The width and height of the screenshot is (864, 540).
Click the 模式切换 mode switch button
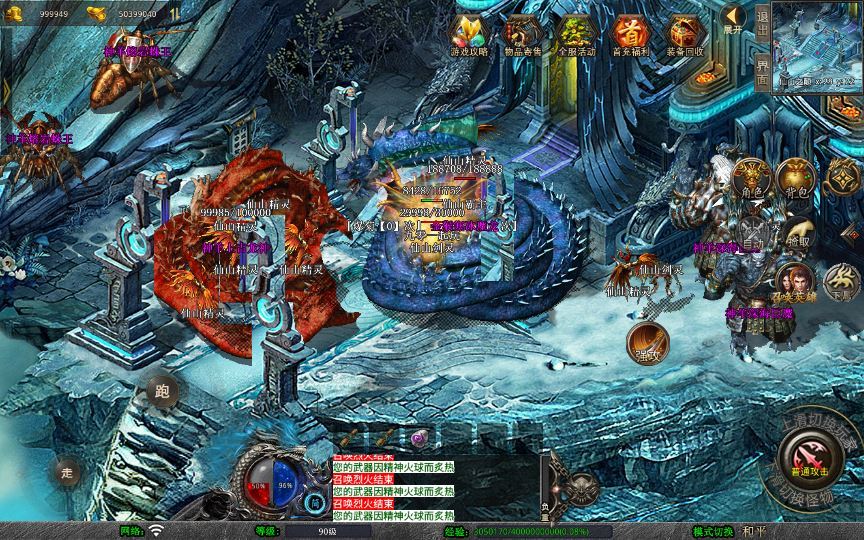pos(717,531)
